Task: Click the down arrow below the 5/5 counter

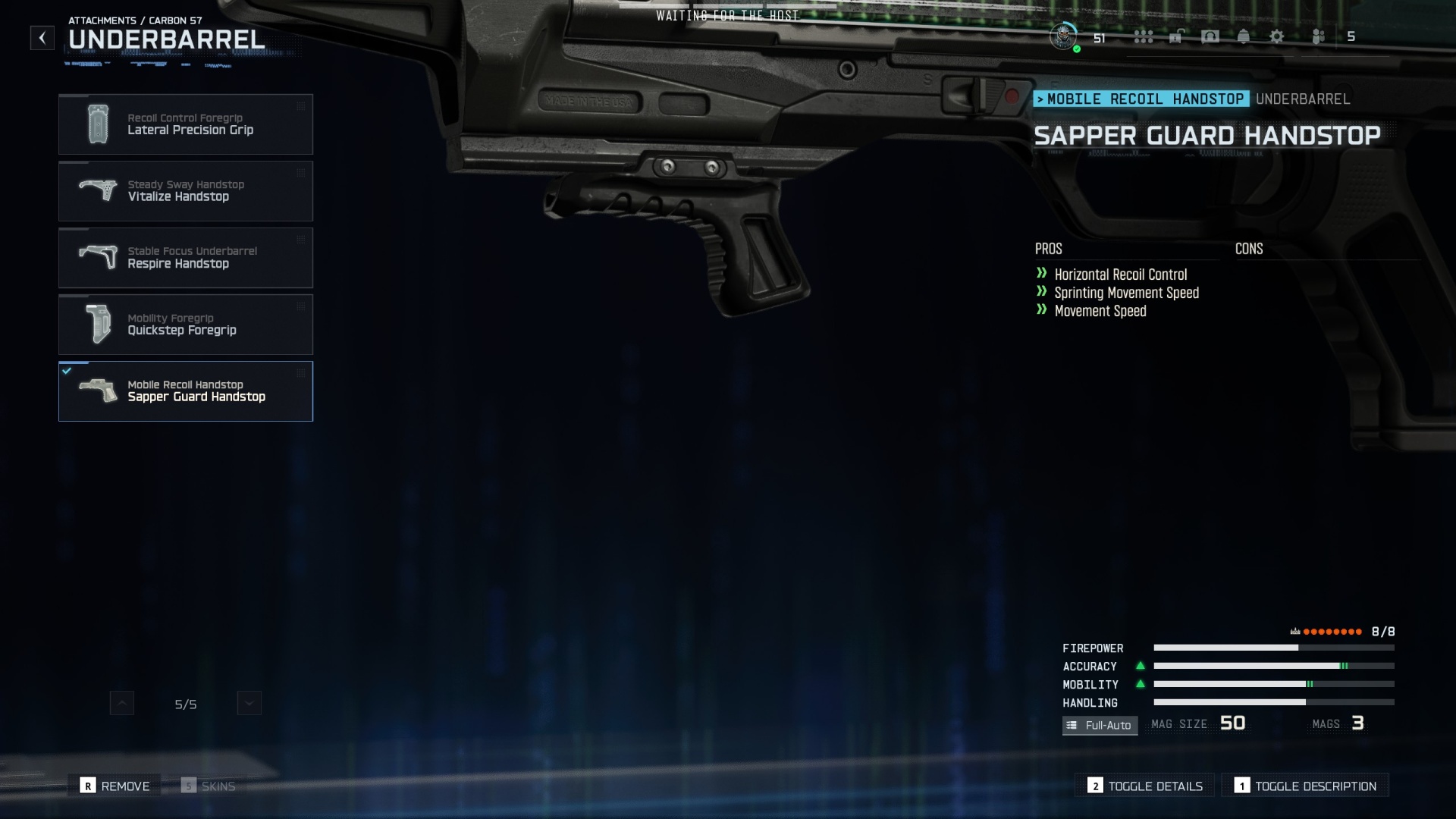Action: coord(249,703)
